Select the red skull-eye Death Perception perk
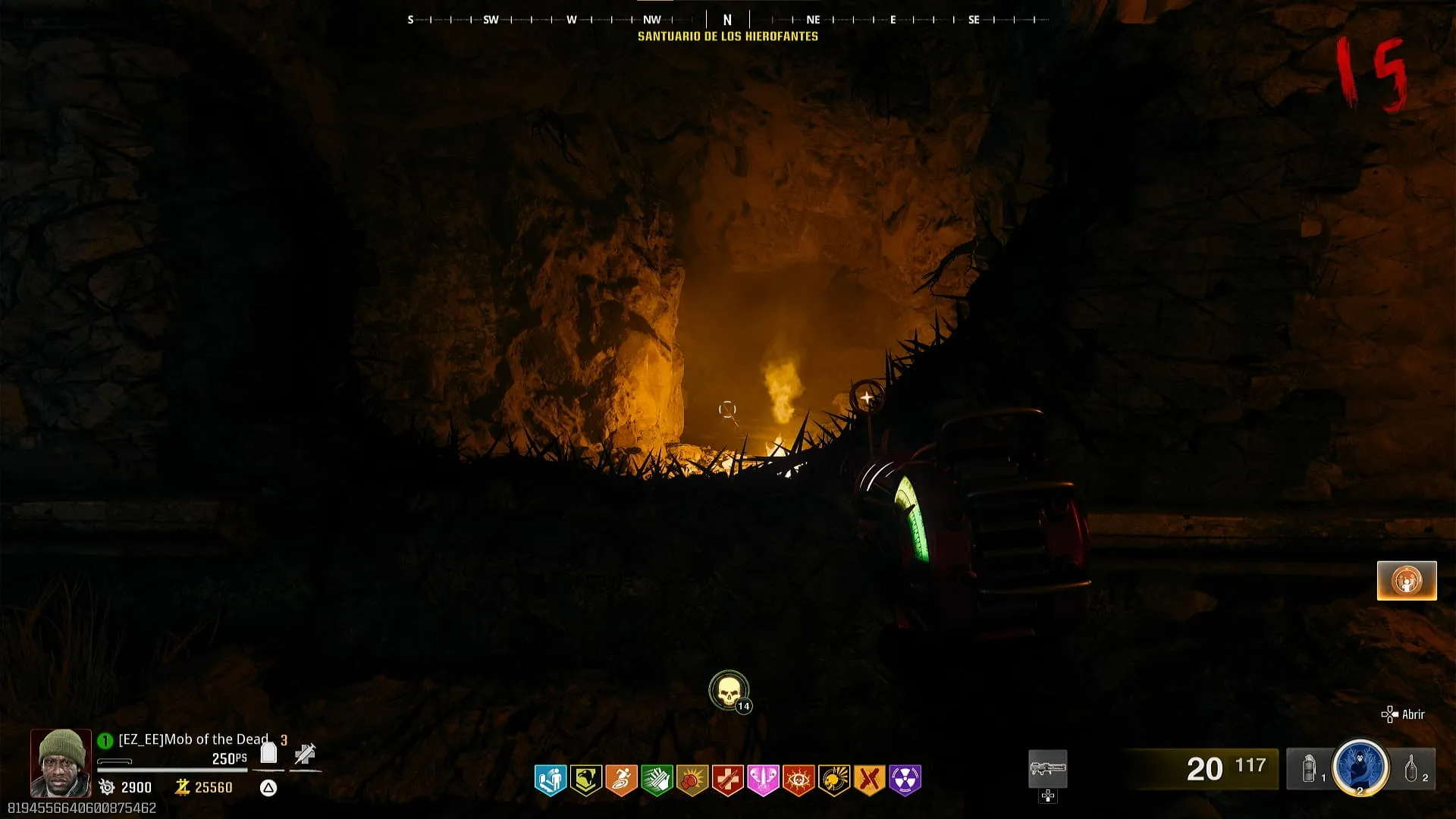 [x=799, y=780]
